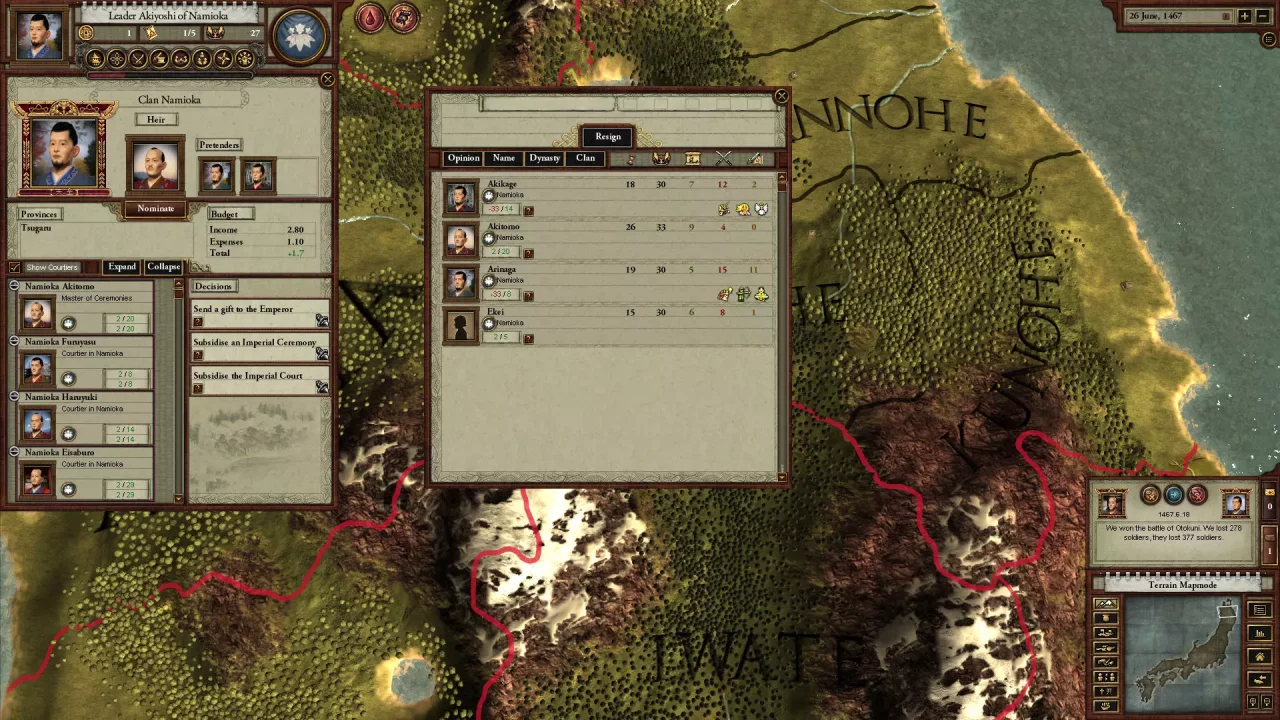Select the Arinaga character row
Screen dimensions: 1280x720
point(502,270)
